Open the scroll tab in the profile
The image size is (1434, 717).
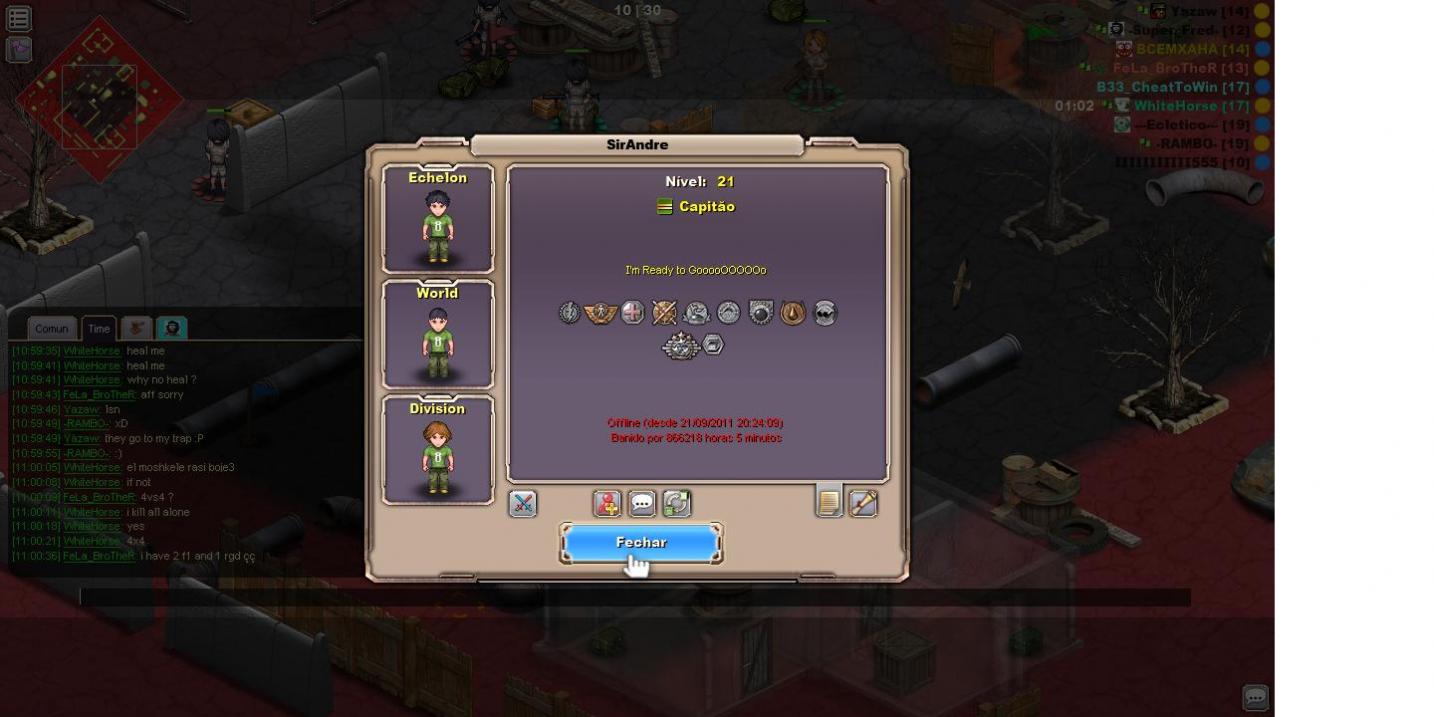click(863, 503)
